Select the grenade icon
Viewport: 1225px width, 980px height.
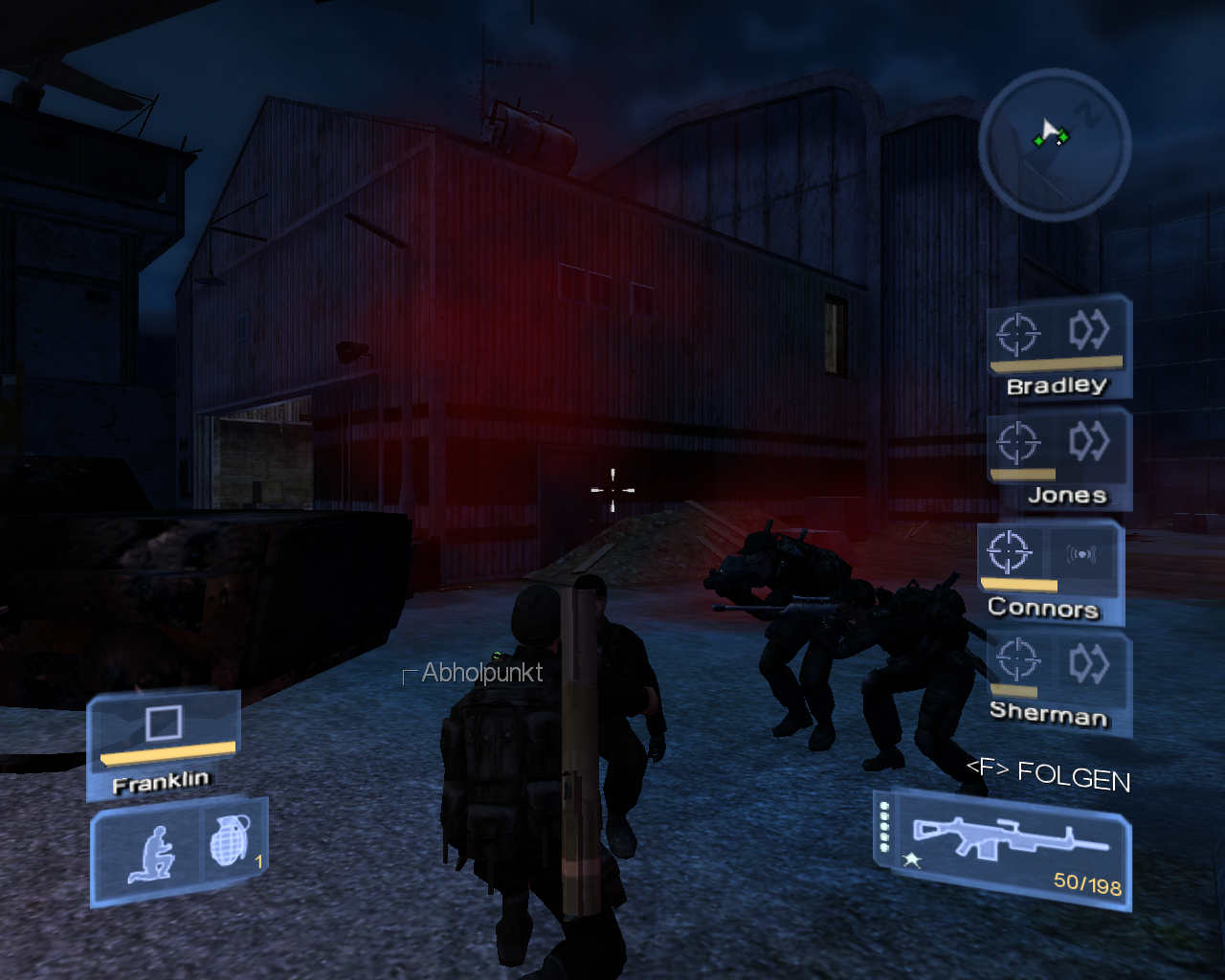point(231,842)
